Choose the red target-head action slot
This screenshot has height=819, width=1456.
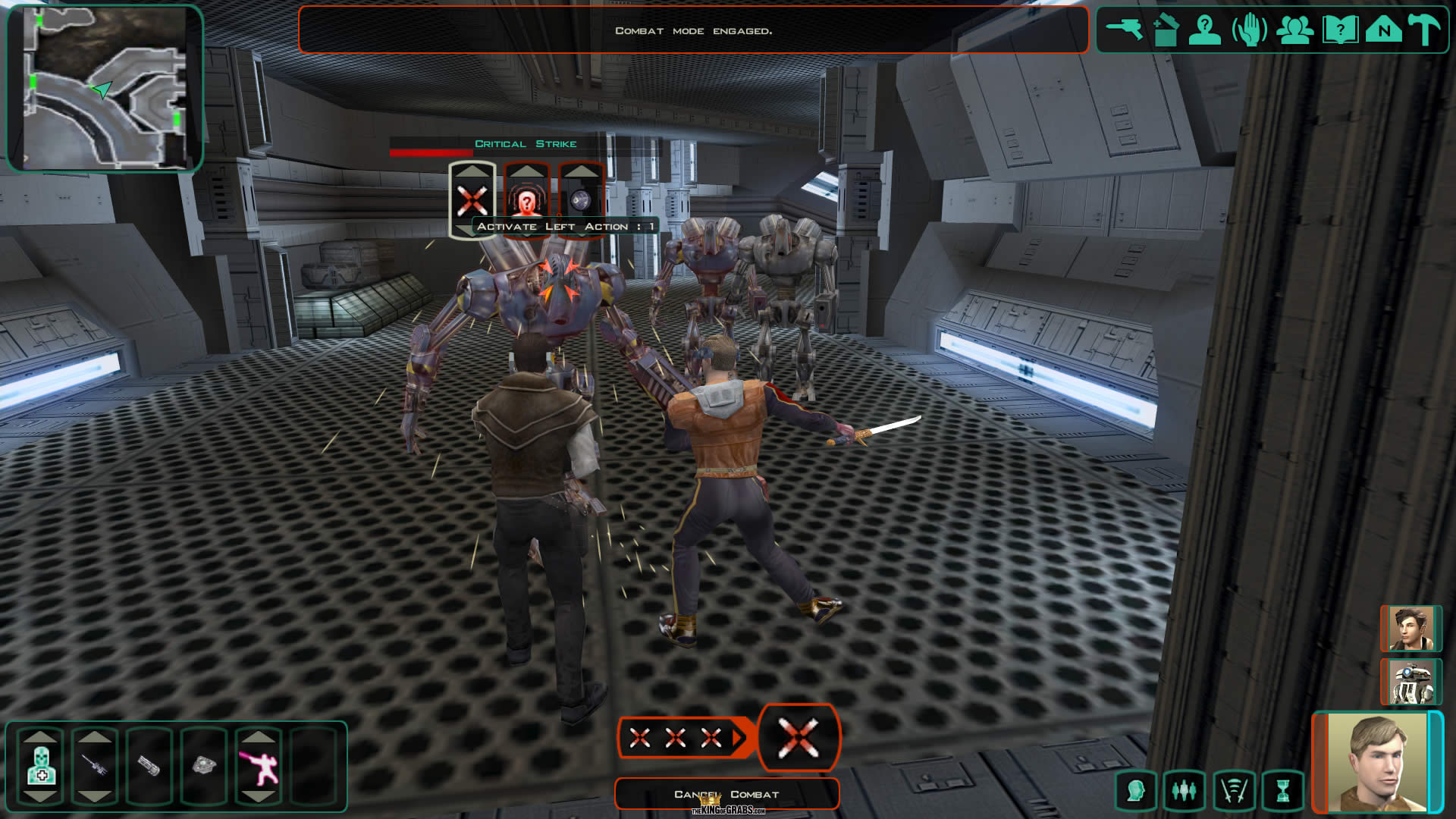pyautogui.click(x=526, y=201)
